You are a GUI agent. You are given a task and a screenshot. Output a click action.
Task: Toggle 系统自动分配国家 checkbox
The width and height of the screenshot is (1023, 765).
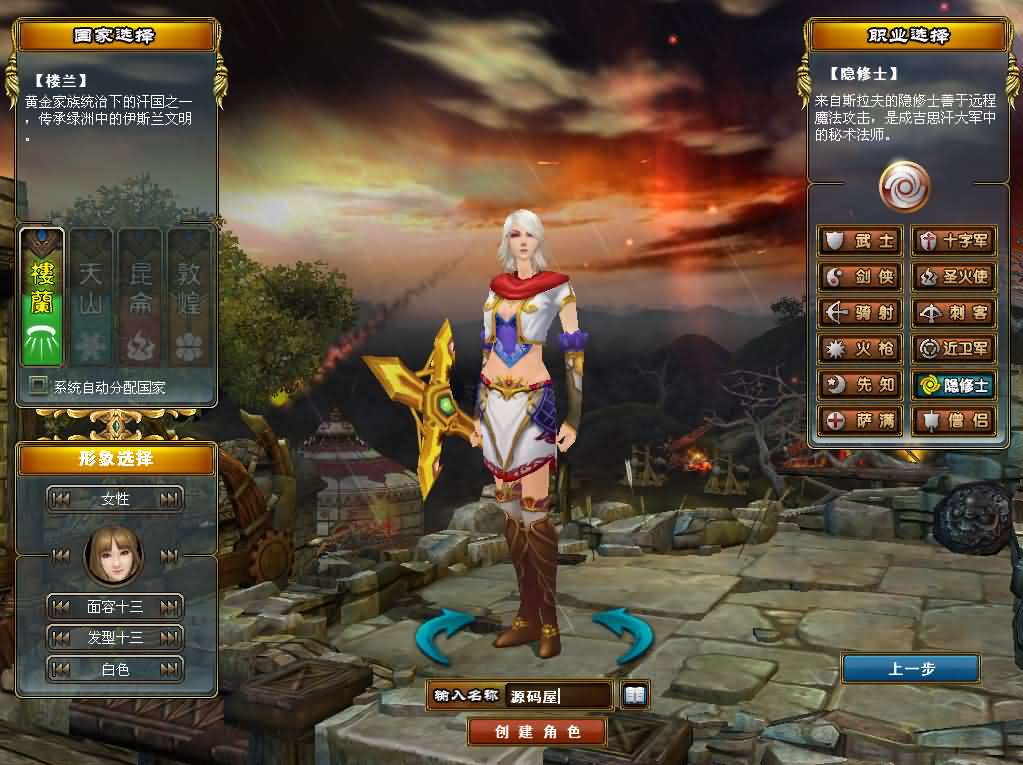(39, 386)
